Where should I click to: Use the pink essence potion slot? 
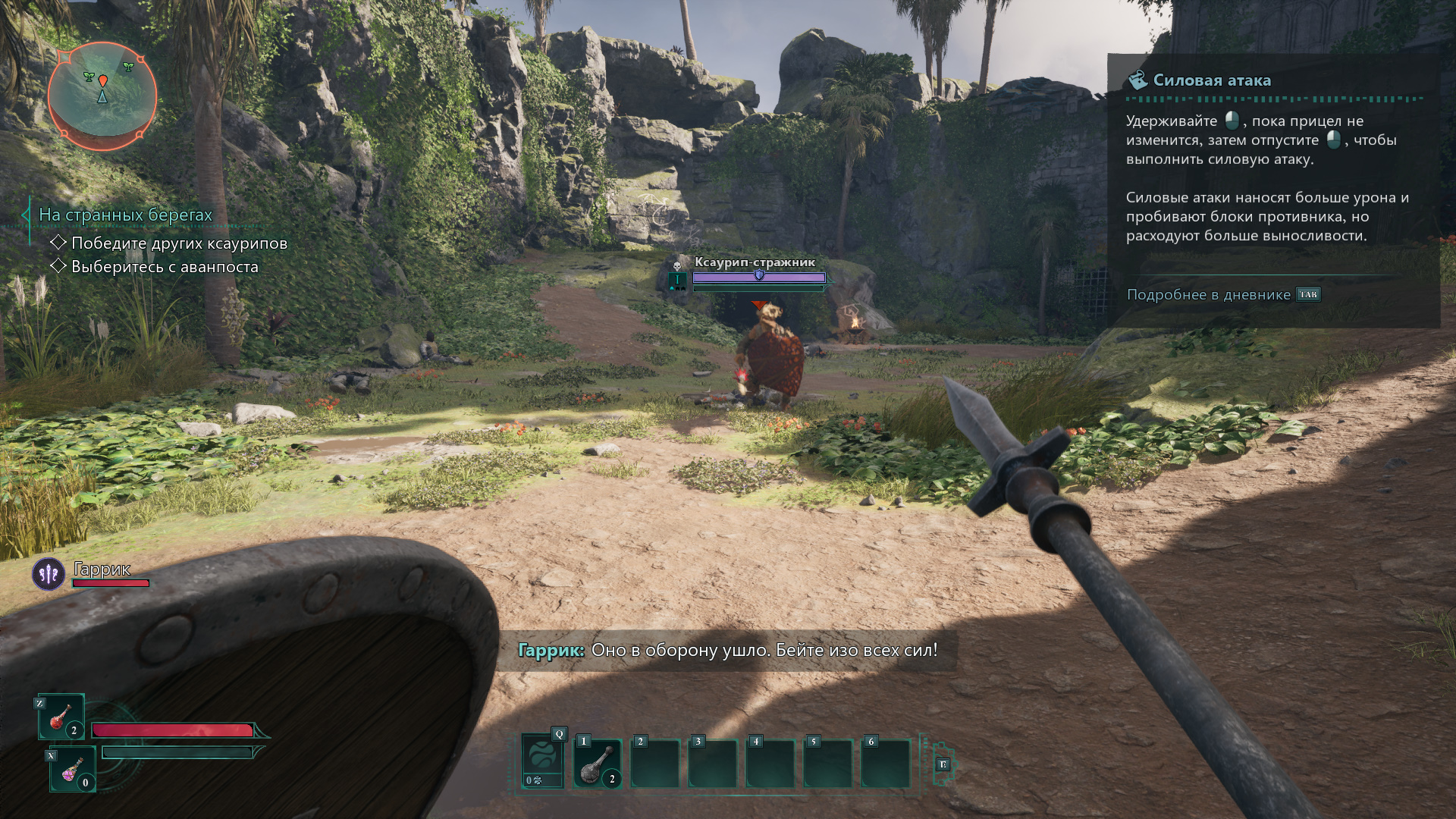73,769
